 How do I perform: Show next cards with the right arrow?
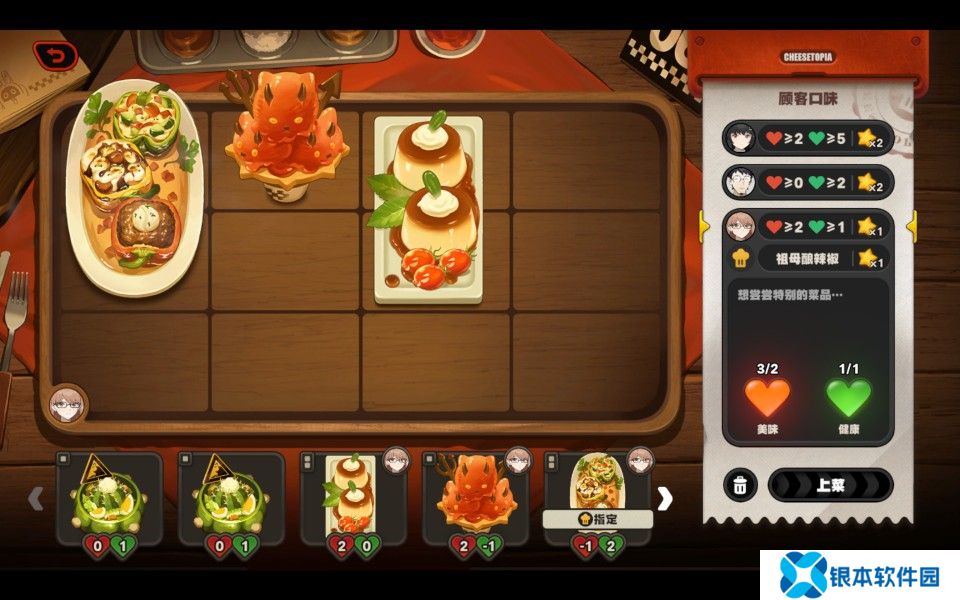point(665,498)
